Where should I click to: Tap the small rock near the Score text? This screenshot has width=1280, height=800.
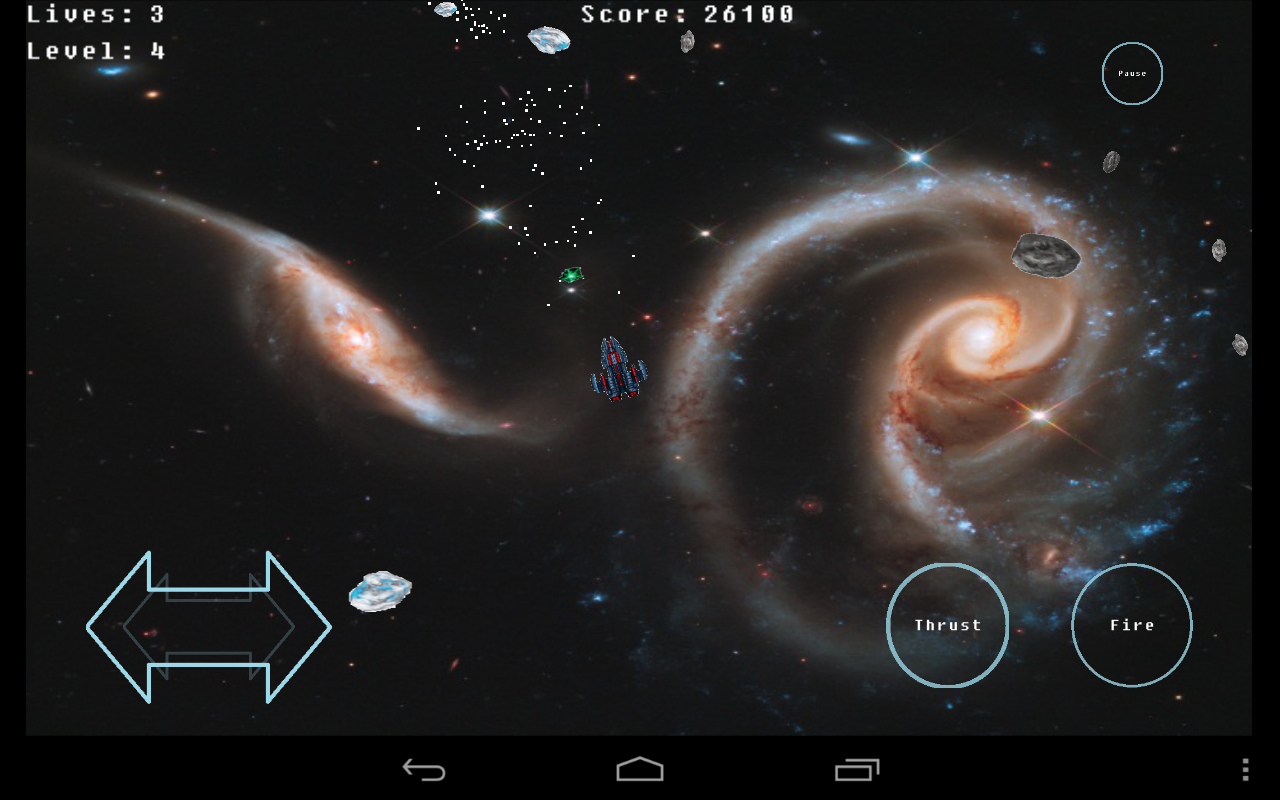(686, 43)
